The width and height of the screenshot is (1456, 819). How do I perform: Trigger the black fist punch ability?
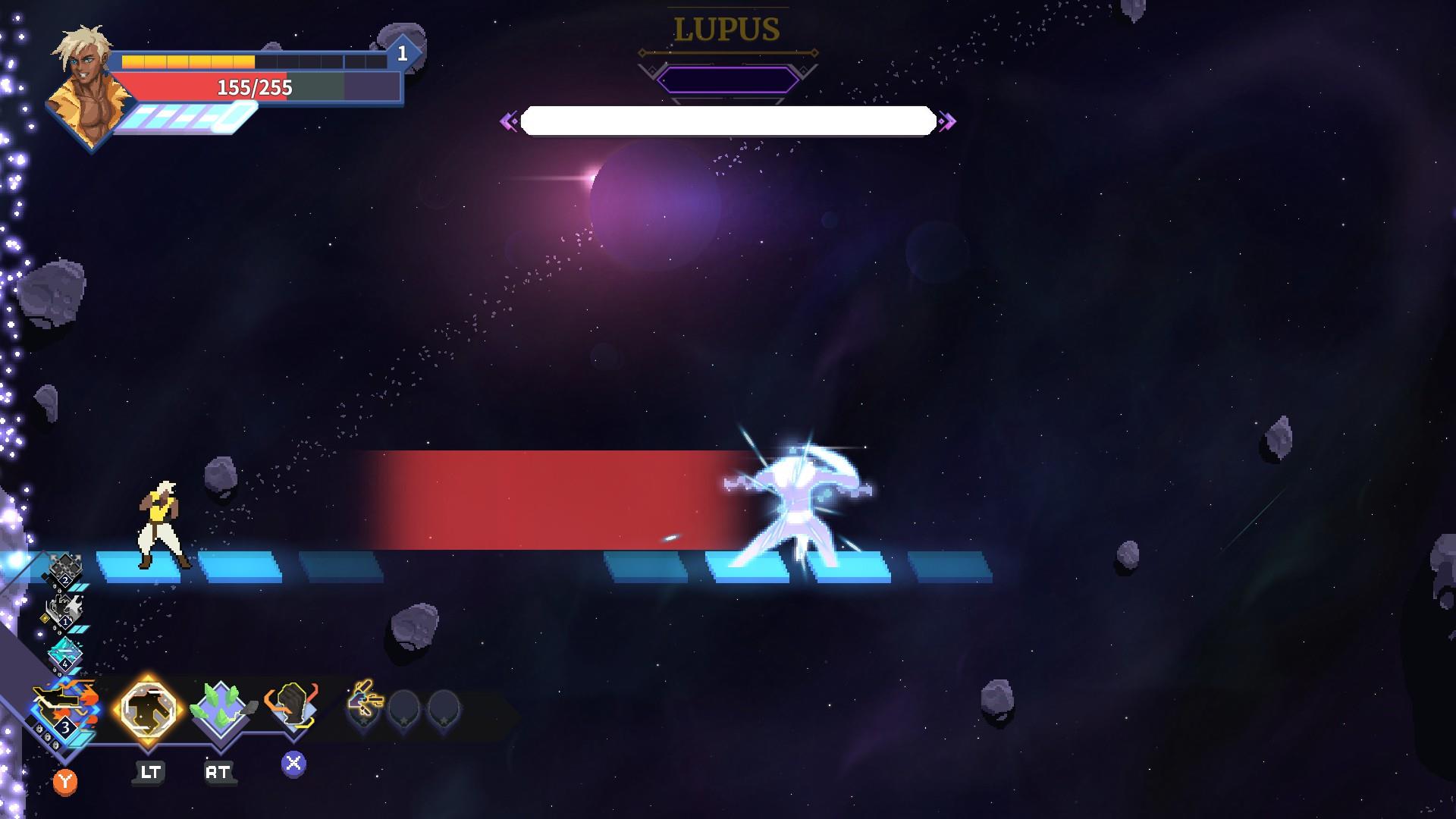292,707
